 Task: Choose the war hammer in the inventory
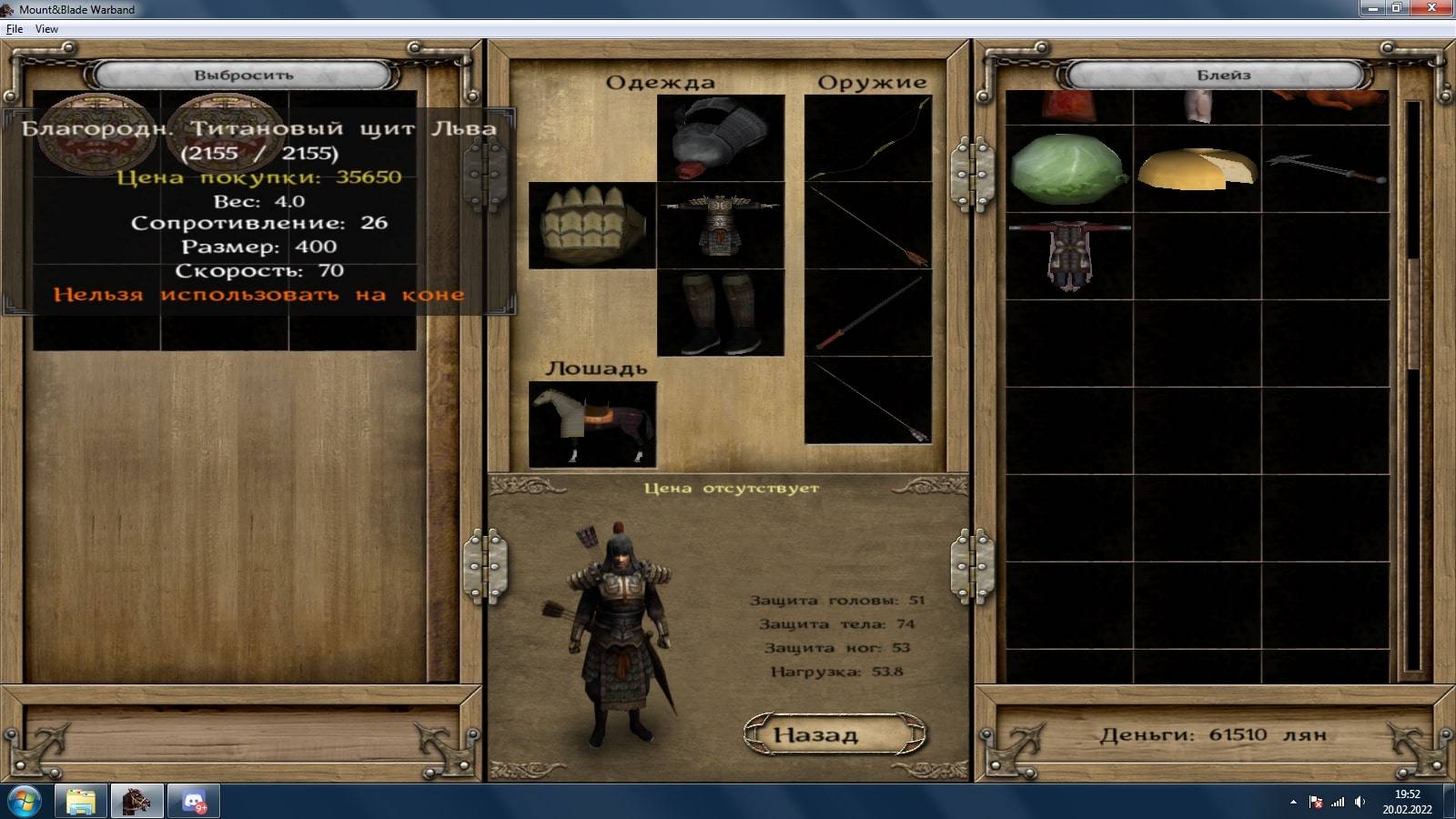(x=1326, y=168)
